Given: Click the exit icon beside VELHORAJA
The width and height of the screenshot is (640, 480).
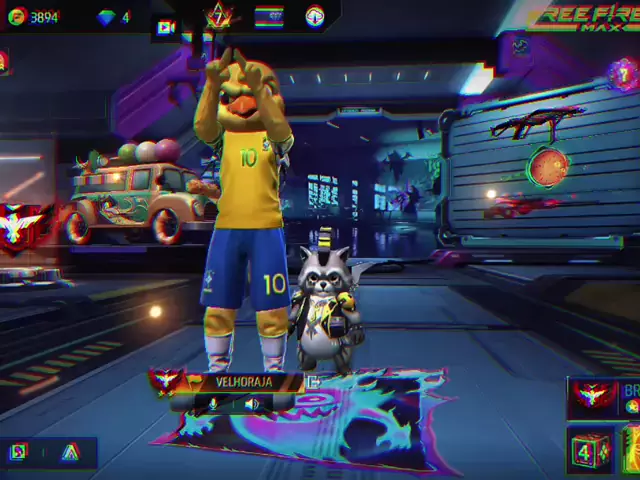Looking at the screenshot, I should point(313,382).
